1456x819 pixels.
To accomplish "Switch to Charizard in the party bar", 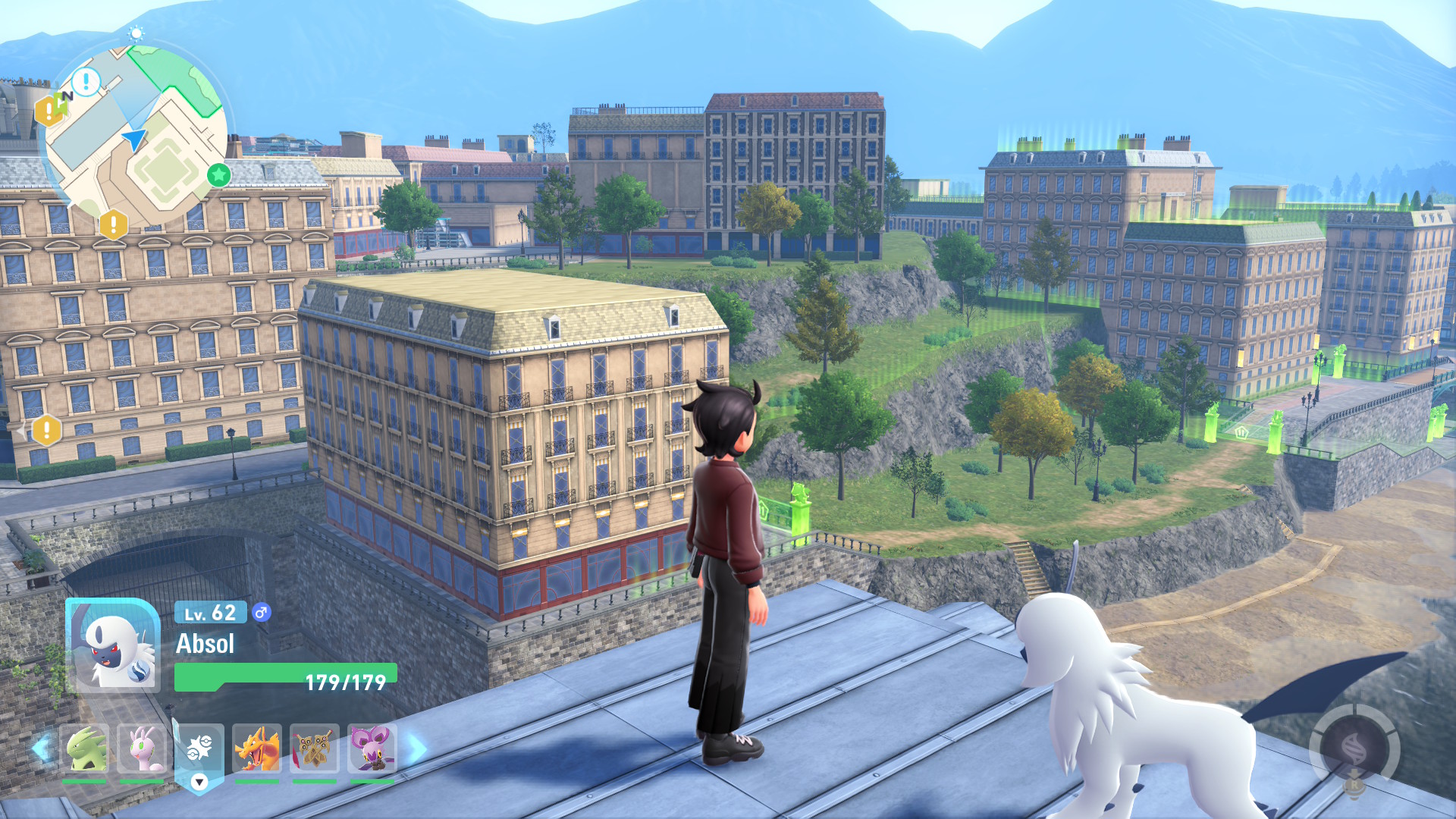I will [x=257, y=748].
